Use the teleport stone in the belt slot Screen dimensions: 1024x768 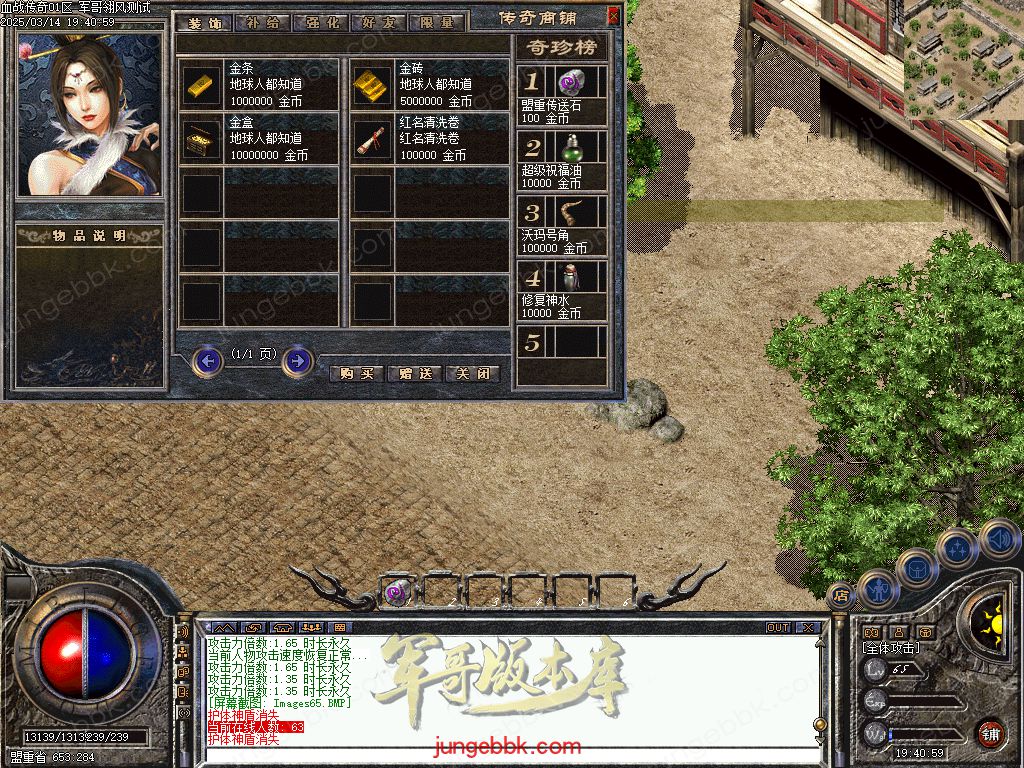(x=397, y=593)
